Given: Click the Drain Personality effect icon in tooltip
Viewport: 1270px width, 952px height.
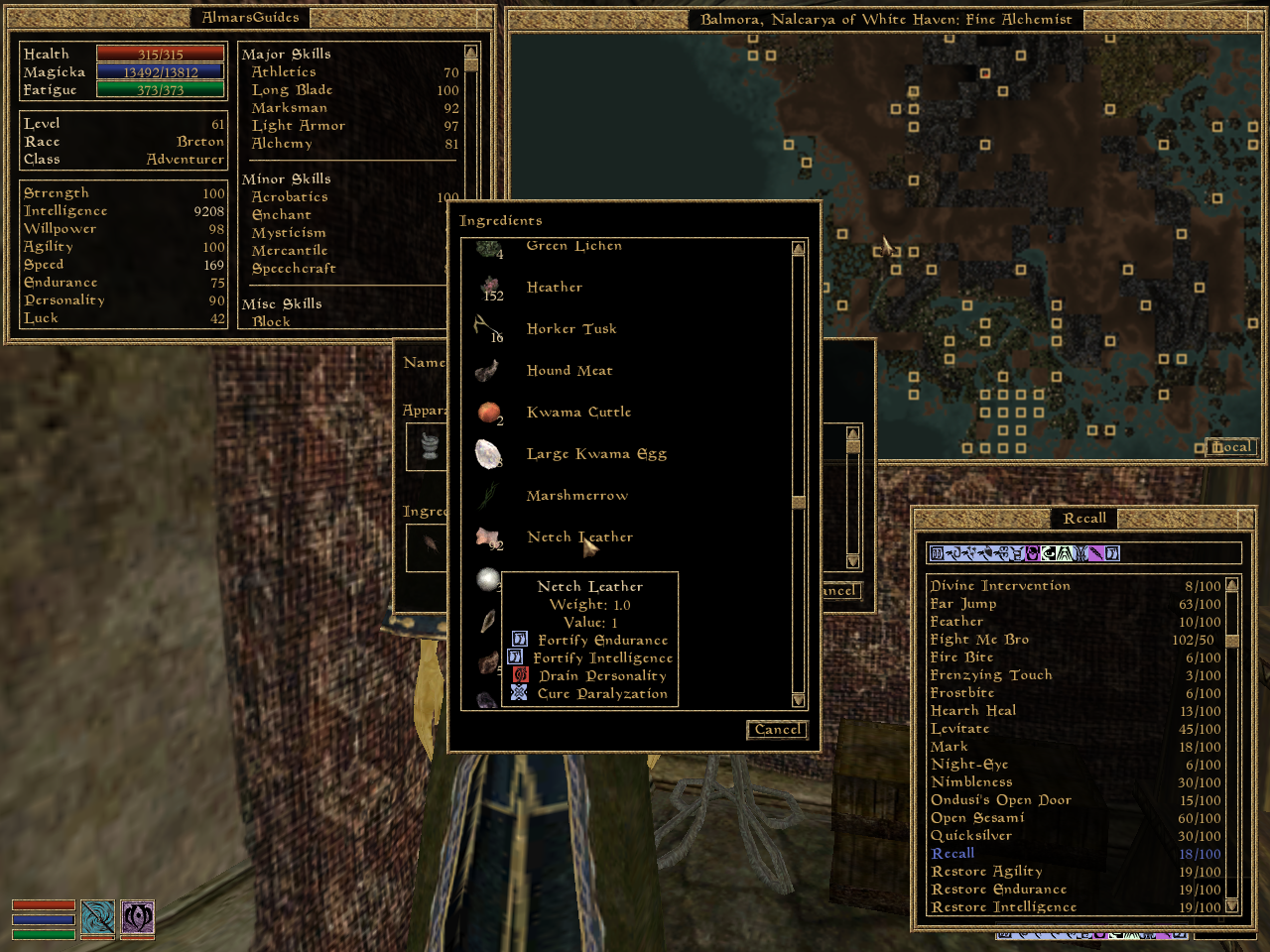Looking at the screenshot, I should (517, 674).
